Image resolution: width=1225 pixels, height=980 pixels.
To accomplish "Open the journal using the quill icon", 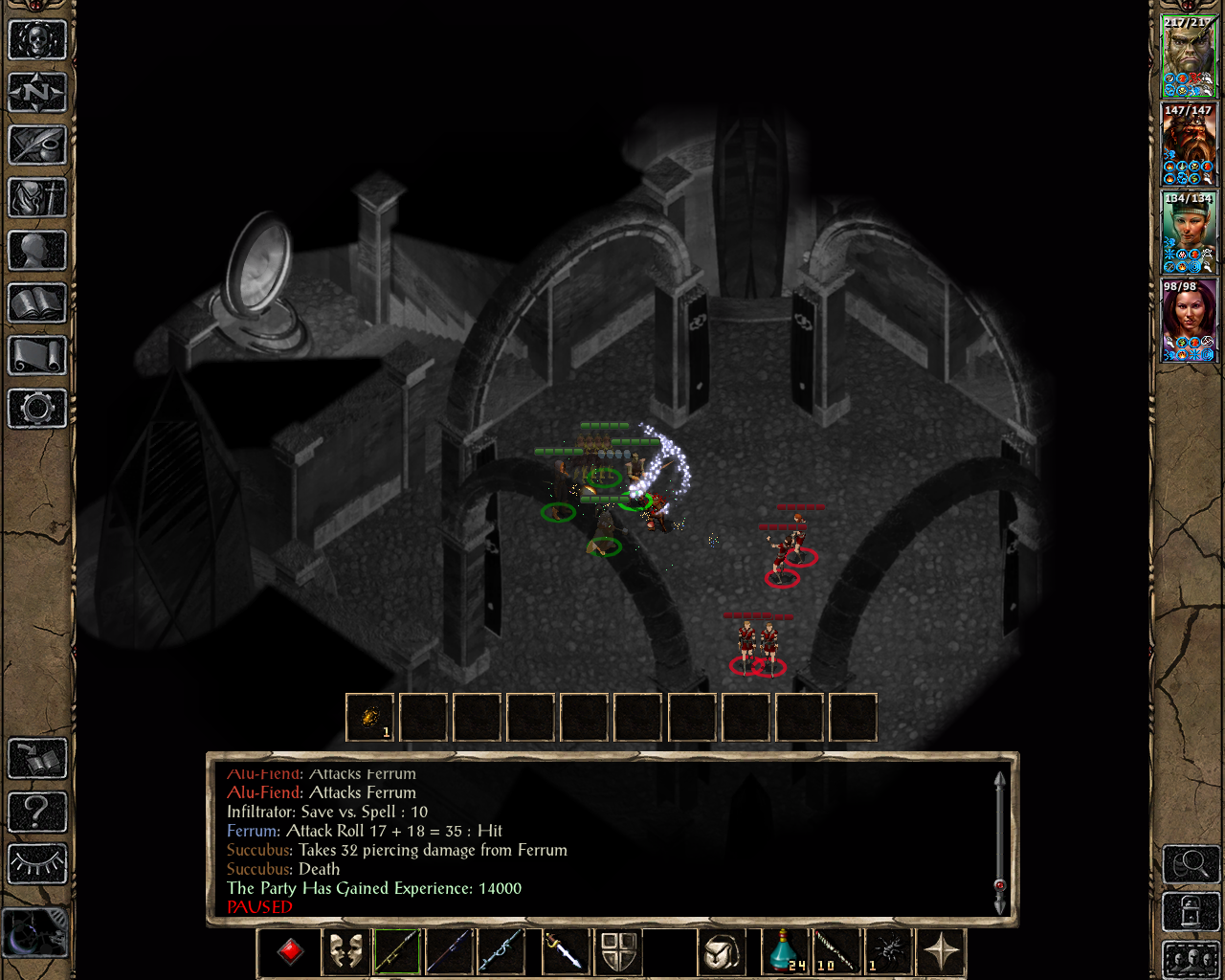I will [x=38, y=145].
